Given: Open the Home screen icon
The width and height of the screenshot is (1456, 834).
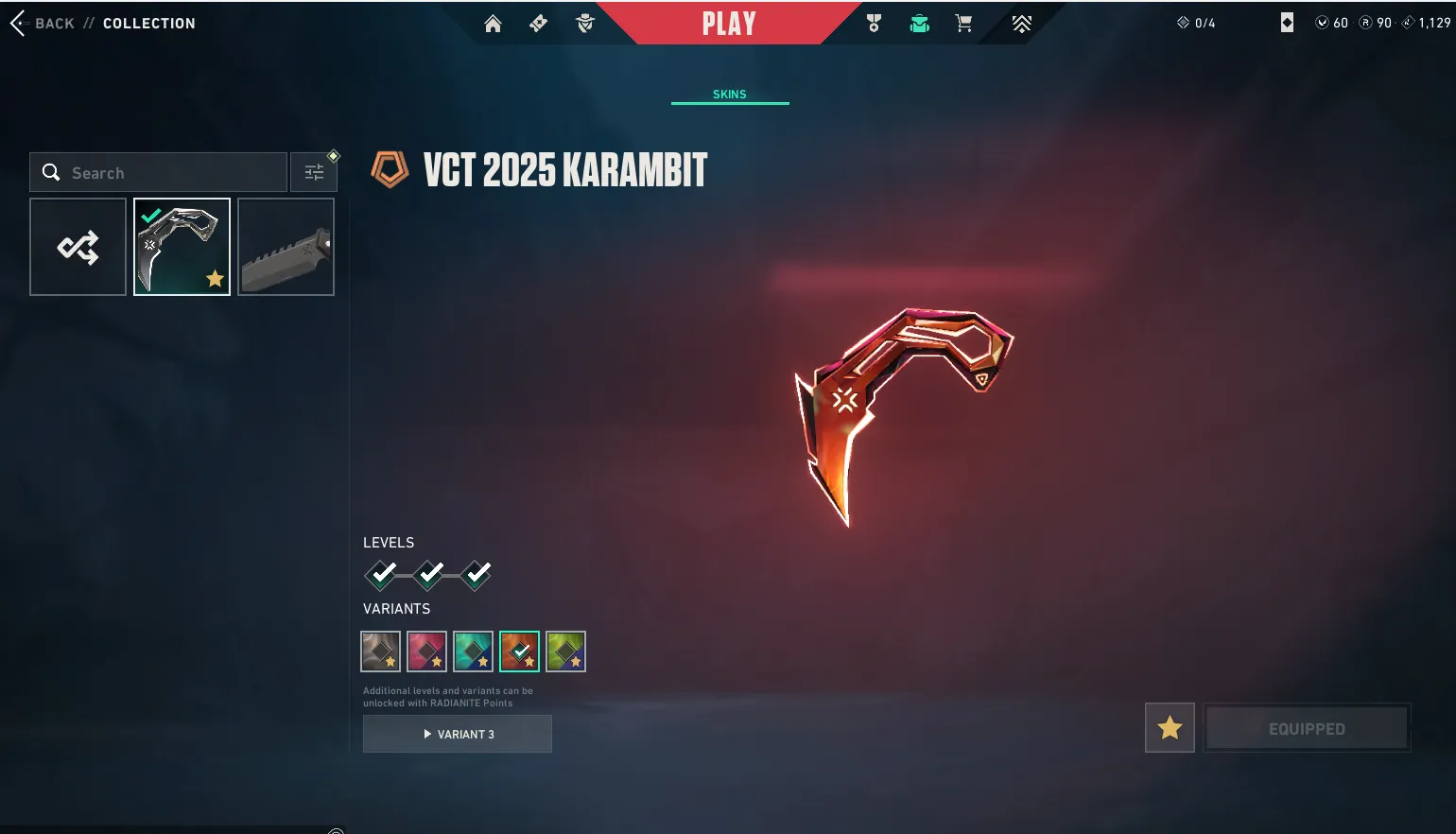Looking at the screenshot, I should [493, 24].
